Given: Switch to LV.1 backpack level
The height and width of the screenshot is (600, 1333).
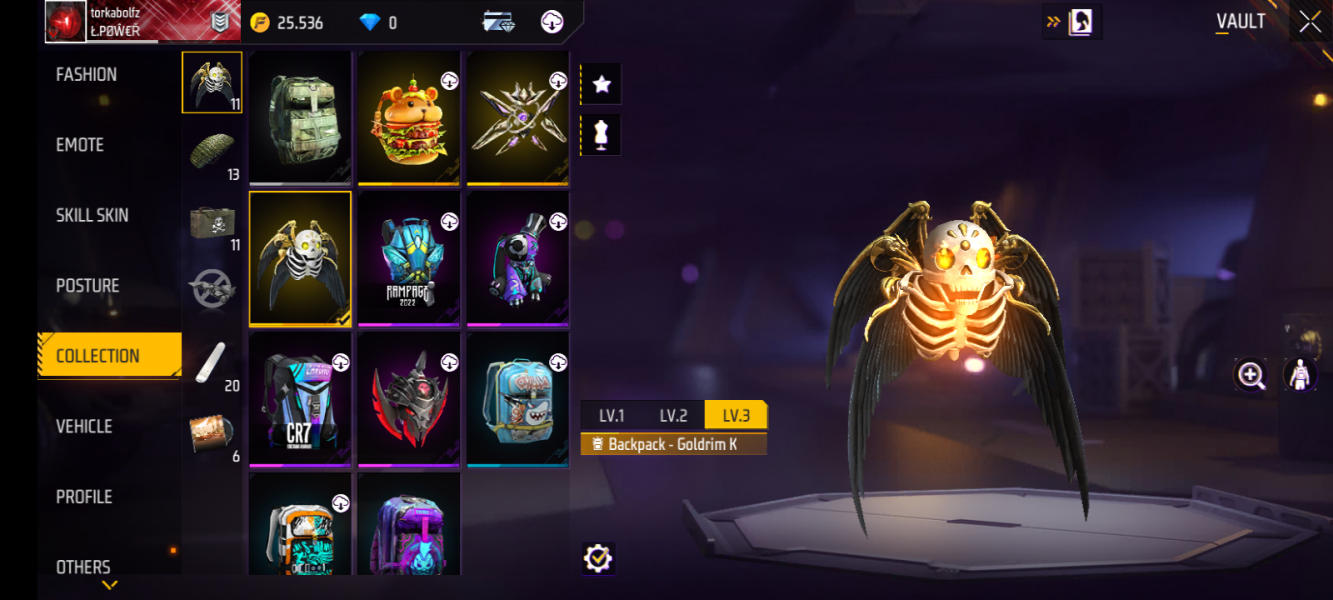Looking at the screenshot, I should (x=612, y=415).
